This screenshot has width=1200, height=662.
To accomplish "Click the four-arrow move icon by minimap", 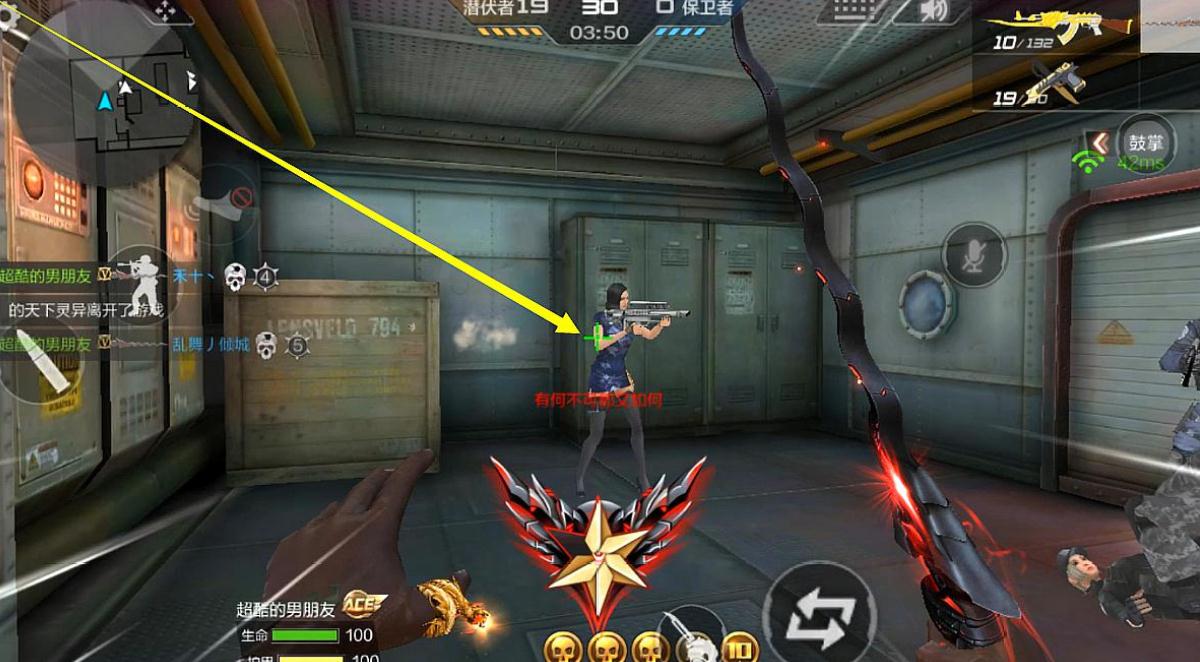I will point(165,10).
